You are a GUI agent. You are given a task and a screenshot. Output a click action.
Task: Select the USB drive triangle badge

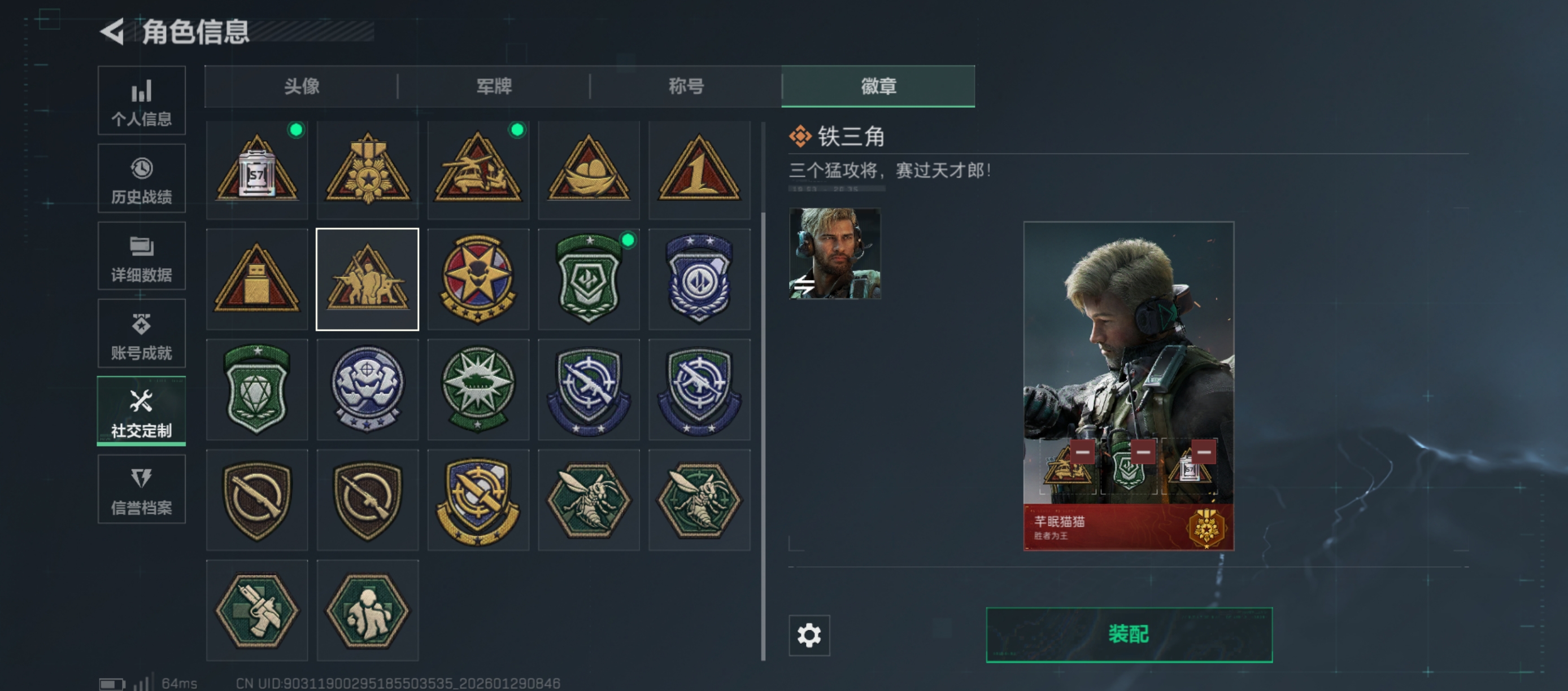(x=257, y=280)
